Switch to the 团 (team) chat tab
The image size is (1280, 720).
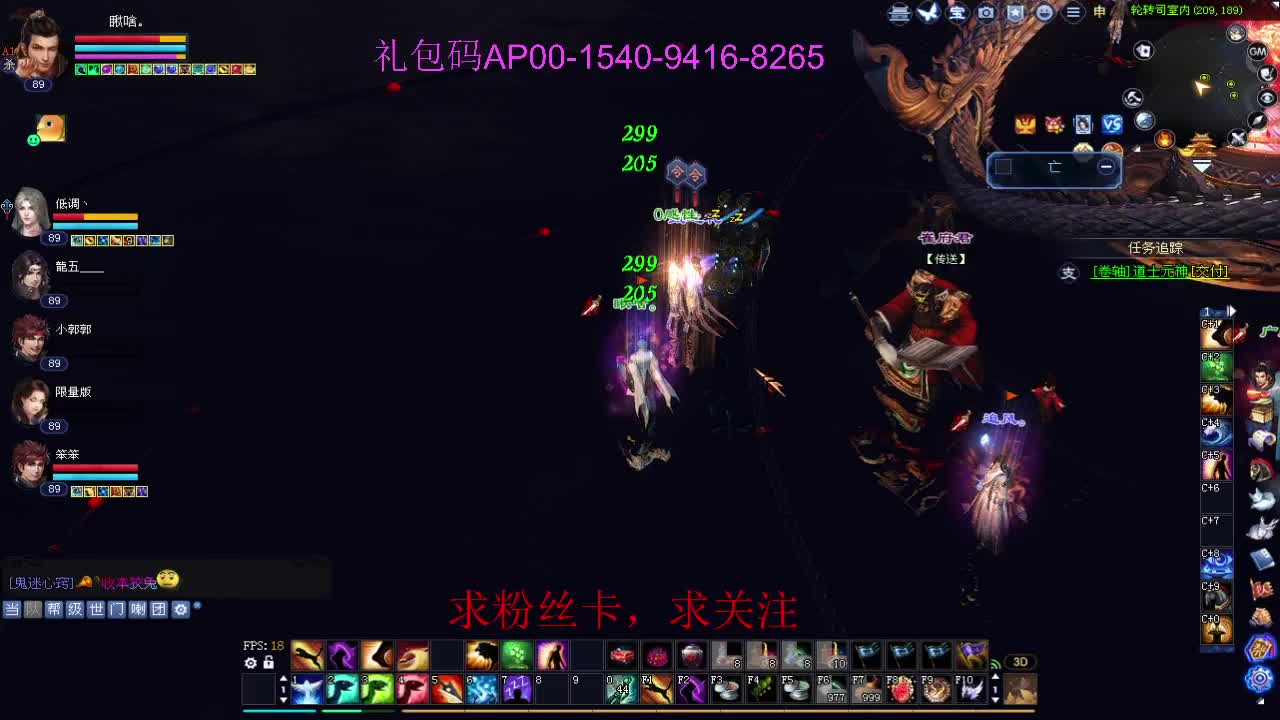point(160,607)
